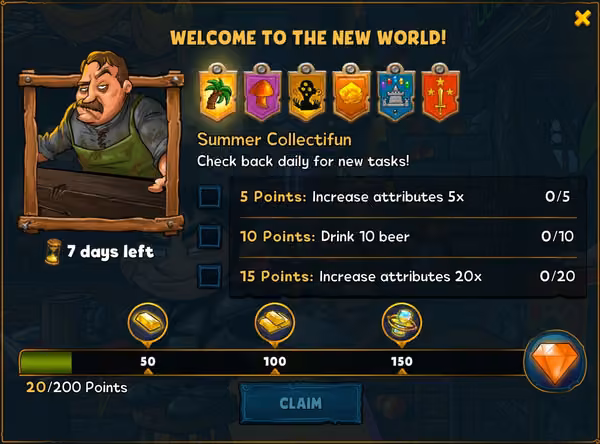This screenshot has width=600, height=444.
Task: Select the blue castle banner
Action: [394, 92]
